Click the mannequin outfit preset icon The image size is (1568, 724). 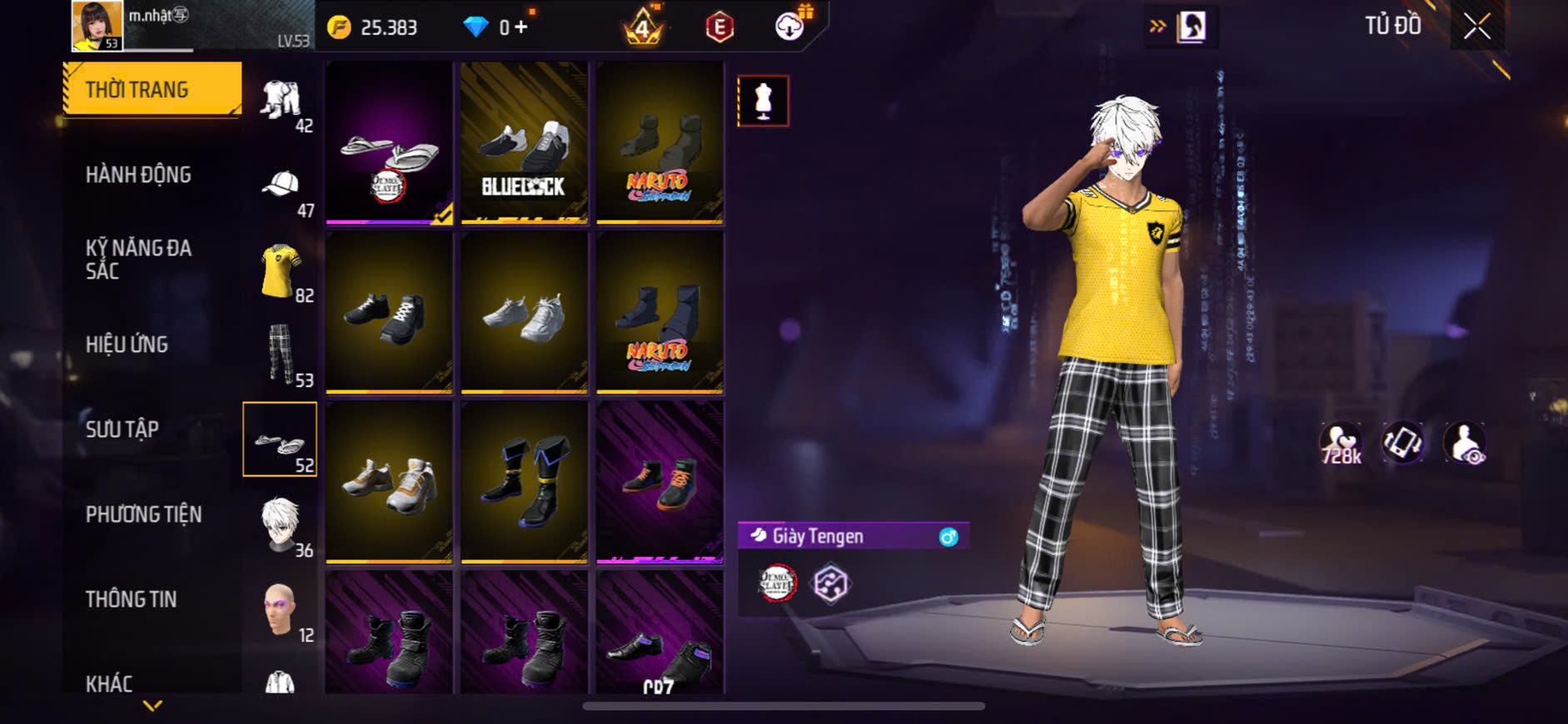click(x=763, y=101)
